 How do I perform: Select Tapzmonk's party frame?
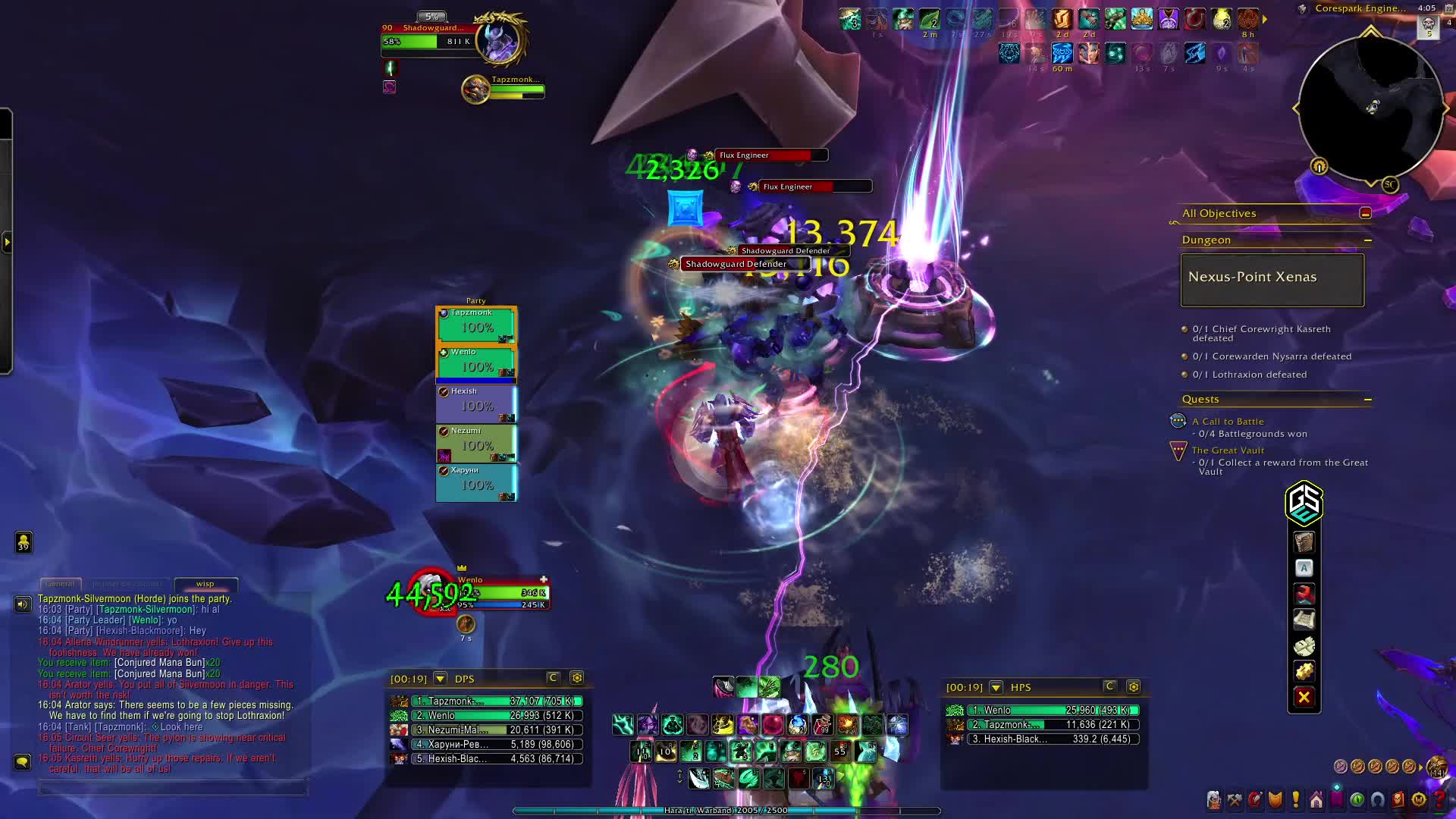point(476,324)
